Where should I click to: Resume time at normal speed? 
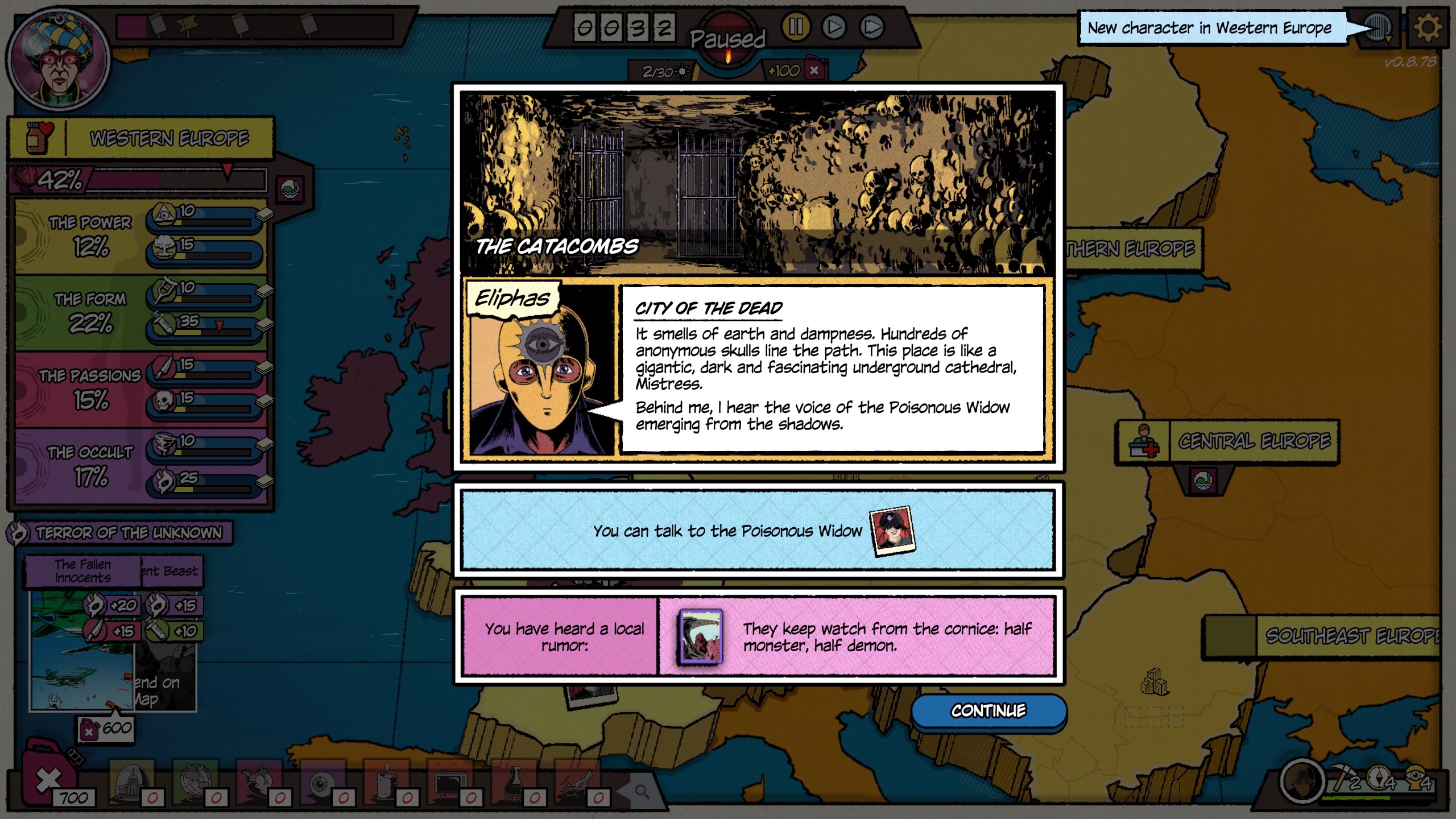pyautogui.click(x=834, y=27)
